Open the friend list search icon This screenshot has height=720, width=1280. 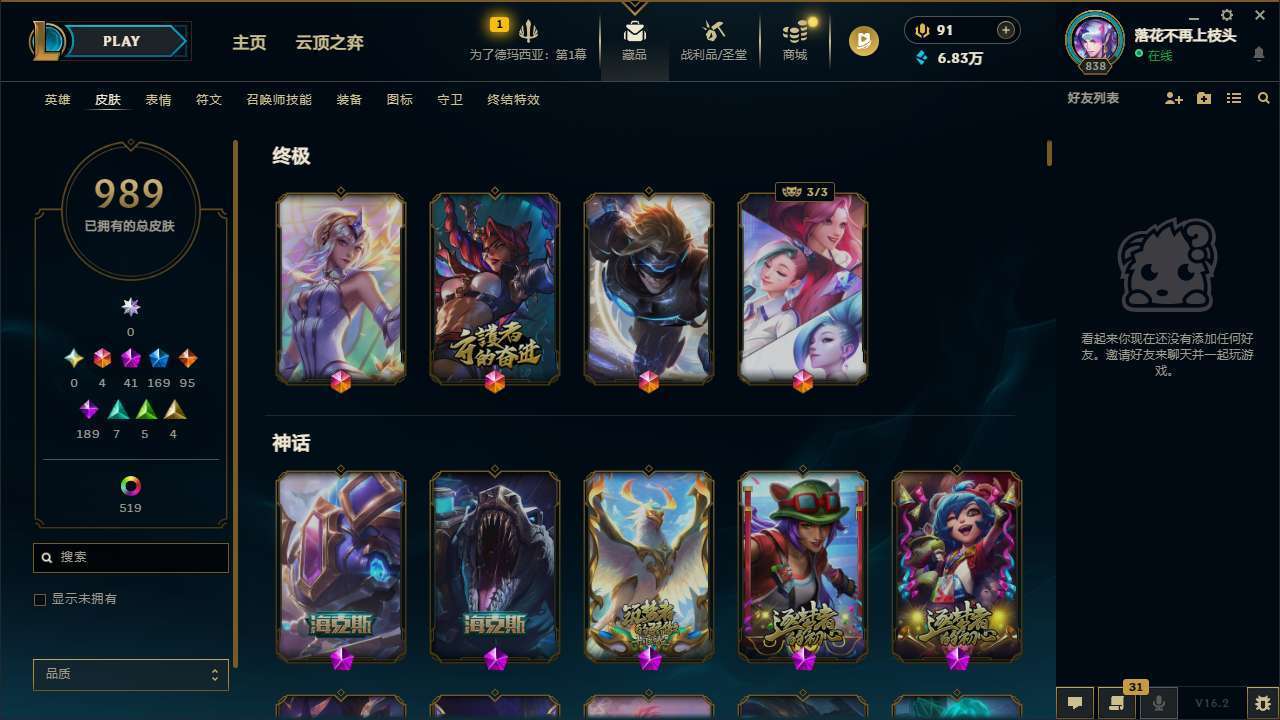click(1263, 98)
